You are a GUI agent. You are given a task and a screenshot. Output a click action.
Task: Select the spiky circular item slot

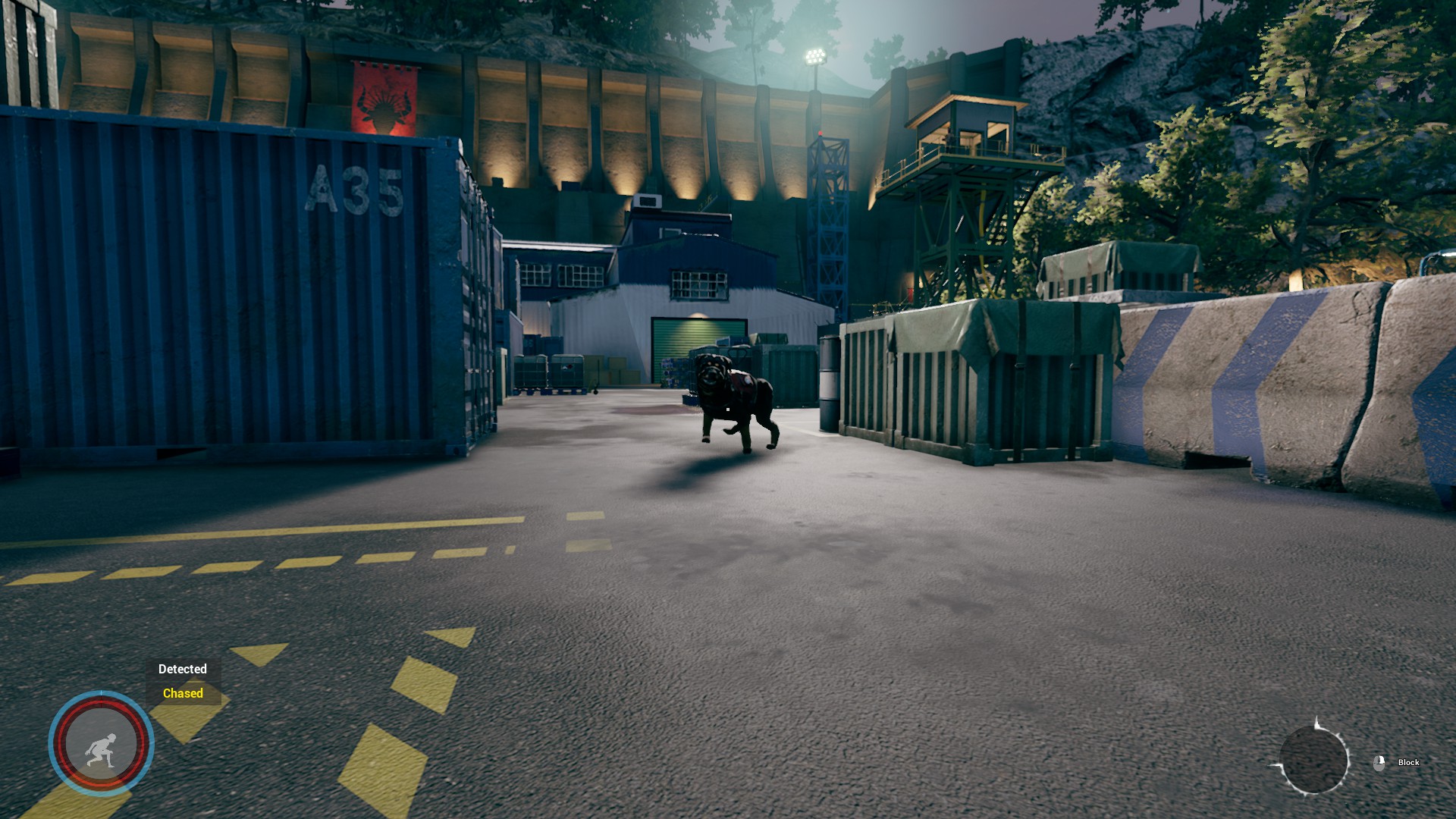[1313, 760]
